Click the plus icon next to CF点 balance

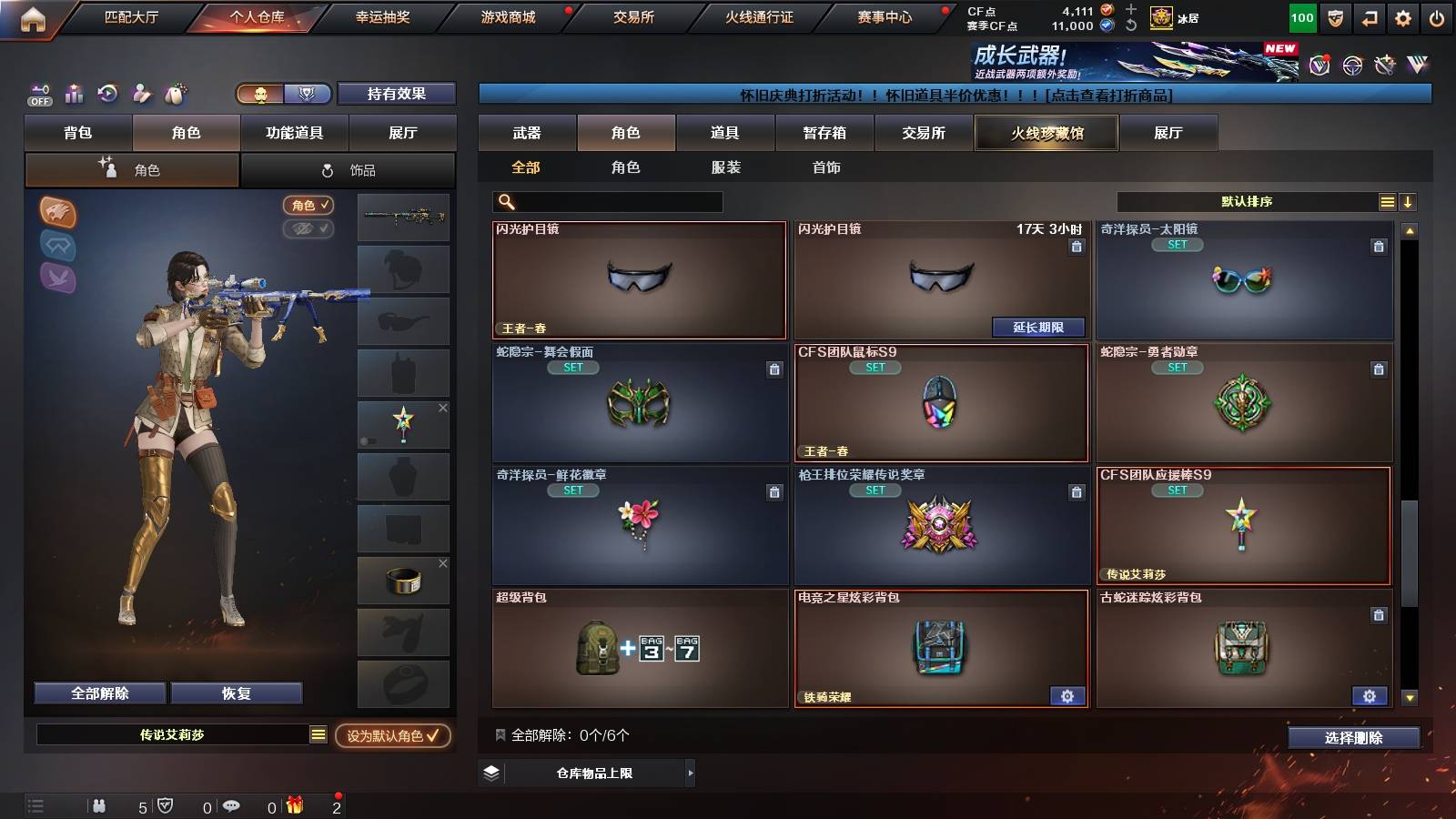point(1129,11)
